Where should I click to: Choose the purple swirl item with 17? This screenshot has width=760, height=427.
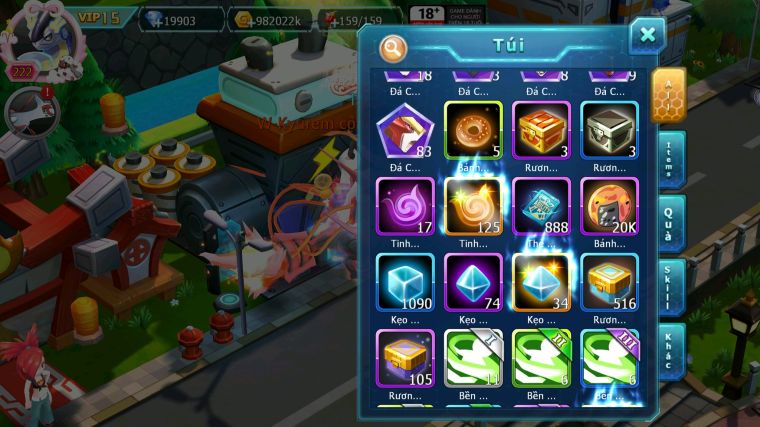tap(405, 206)
